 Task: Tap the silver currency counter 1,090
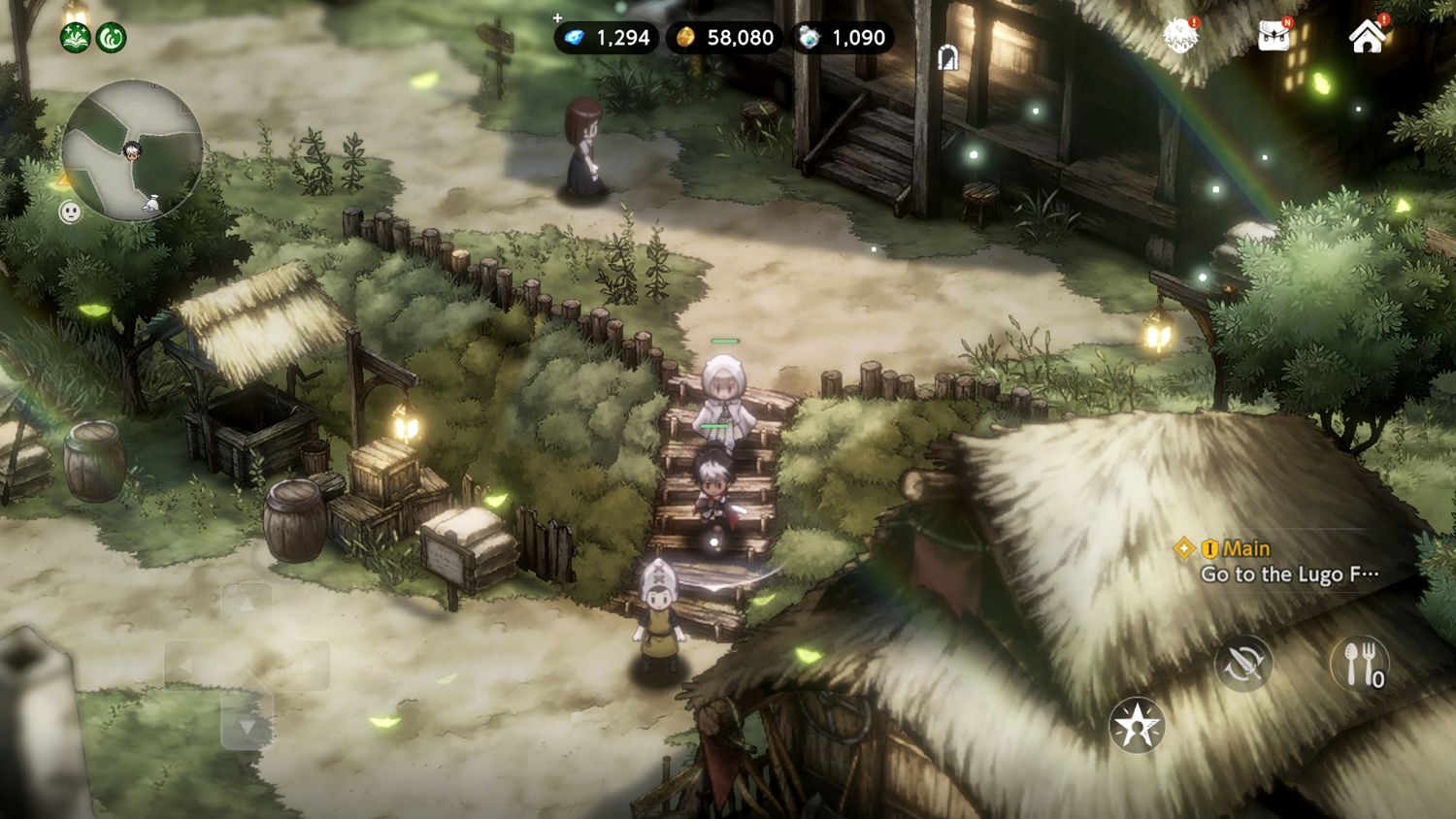844,37
